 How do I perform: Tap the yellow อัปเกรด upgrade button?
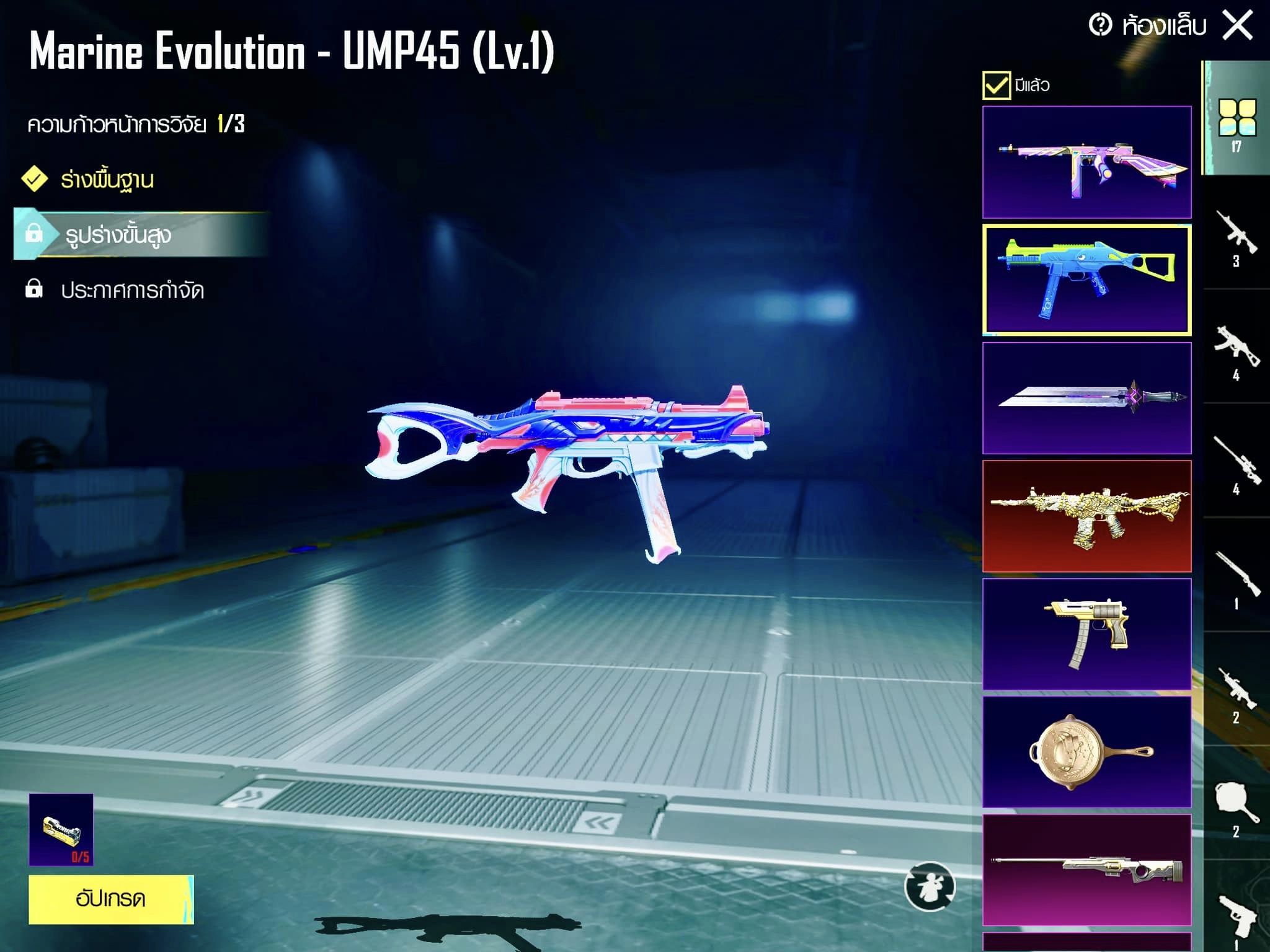(x=111, y=899)
